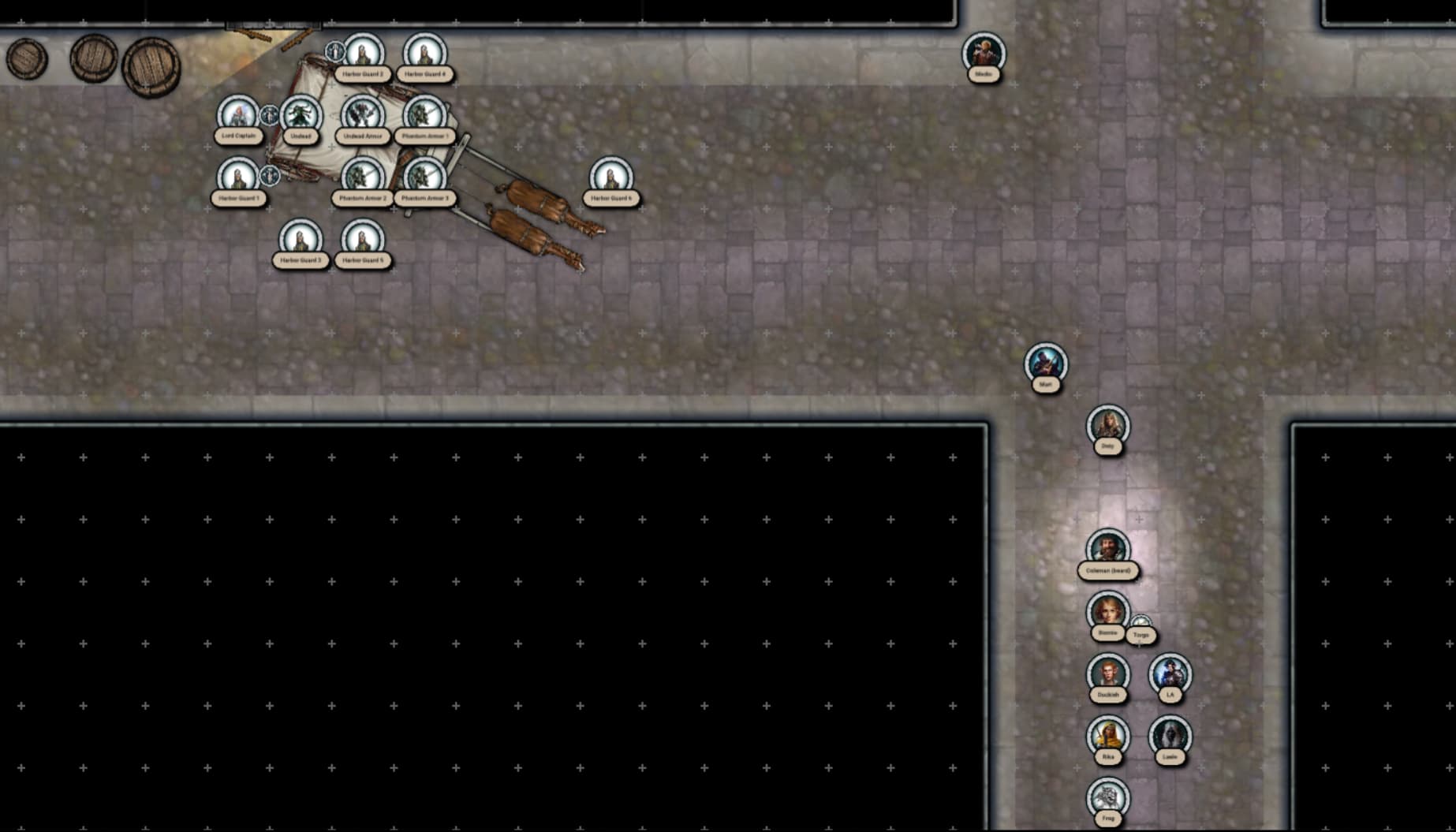1456x832 pixels.
Task: Select the Harbor Guard 6 token
Action: click(611, 177)
